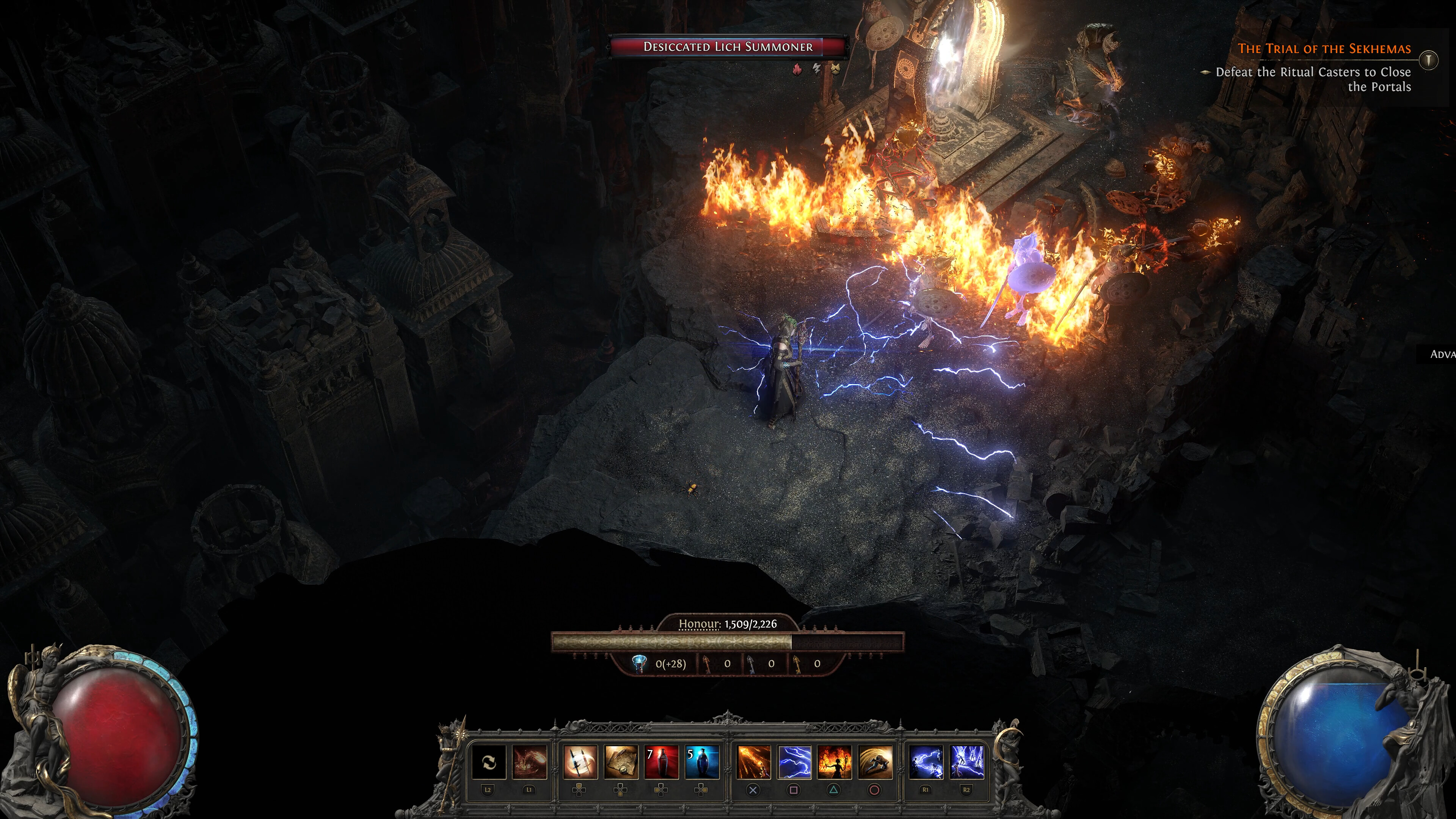Click the round quest pin toggle icon
The height and width of the screenshot is (819, 1456).
[1428, 60]
